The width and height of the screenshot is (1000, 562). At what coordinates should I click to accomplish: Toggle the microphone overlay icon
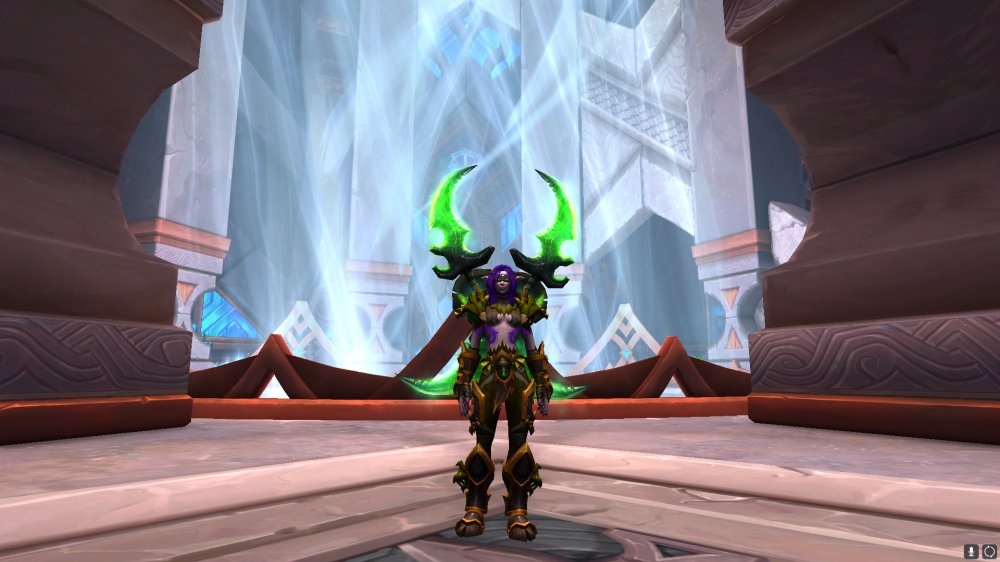tap(971, 551)
